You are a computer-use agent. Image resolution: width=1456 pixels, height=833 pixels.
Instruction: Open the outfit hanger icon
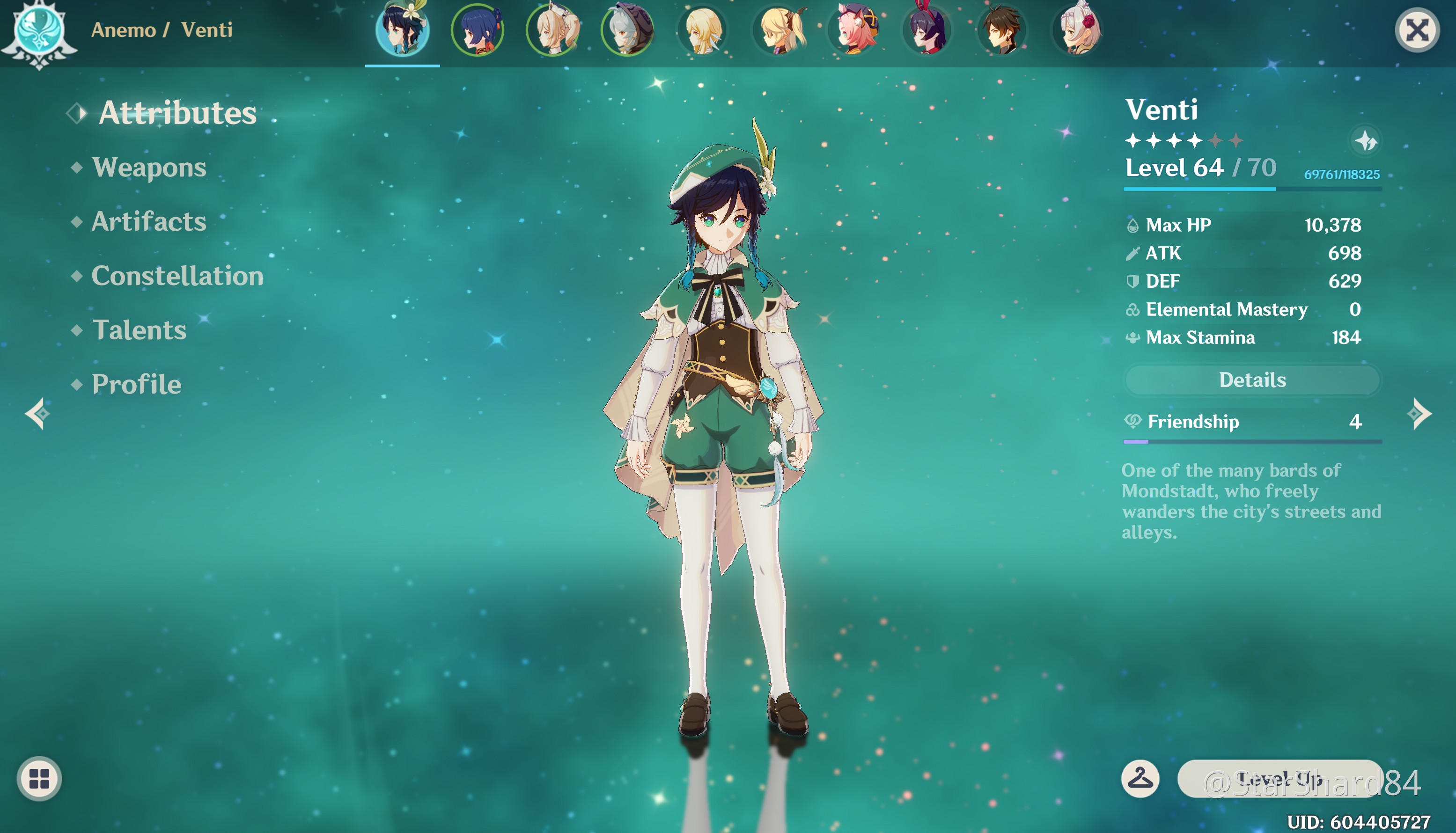[x=1140, y=779]
